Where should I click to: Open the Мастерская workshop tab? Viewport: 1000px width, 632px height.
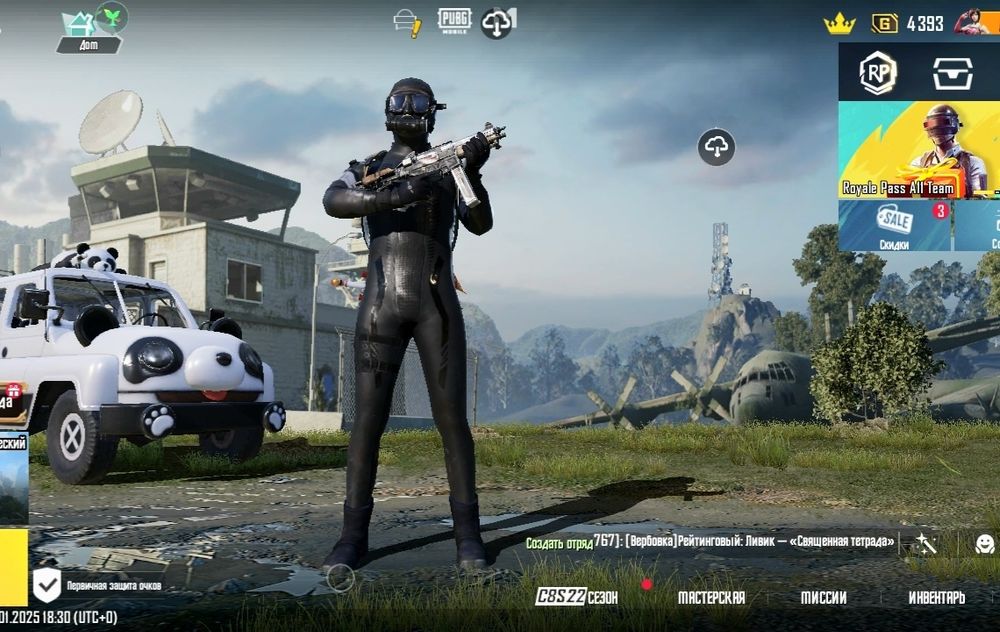[711, 597]
